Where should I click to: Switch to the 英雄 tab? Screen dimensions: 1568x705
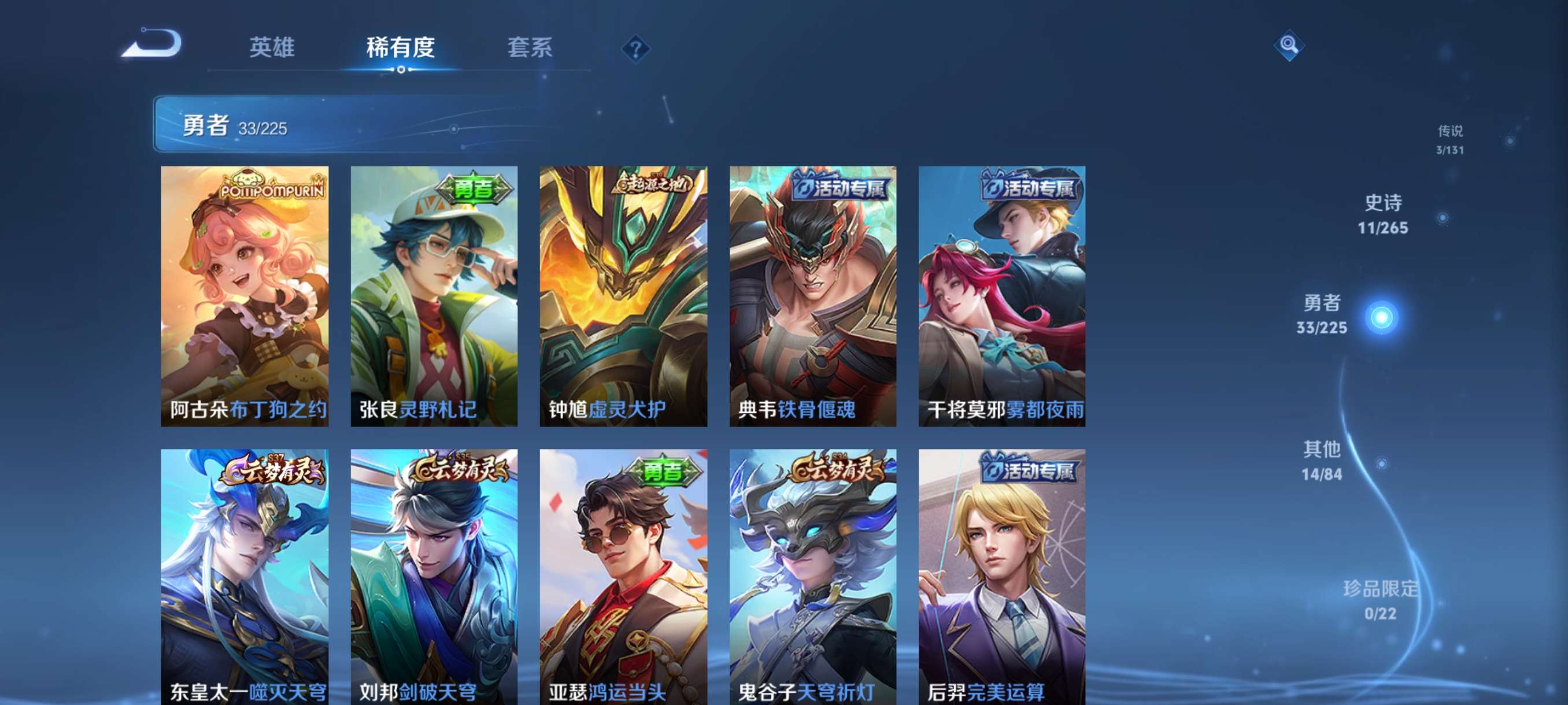pos(272,49)
